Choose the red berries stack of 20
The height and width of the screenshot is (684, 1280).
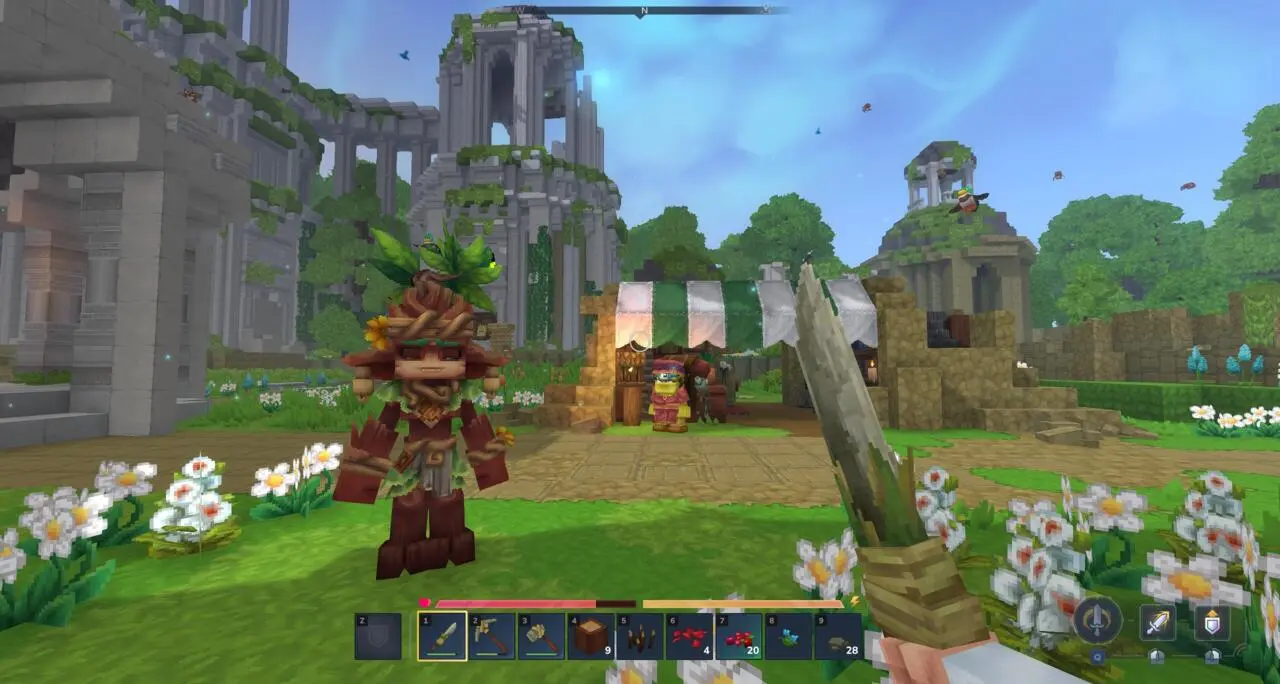coord(739,636)
